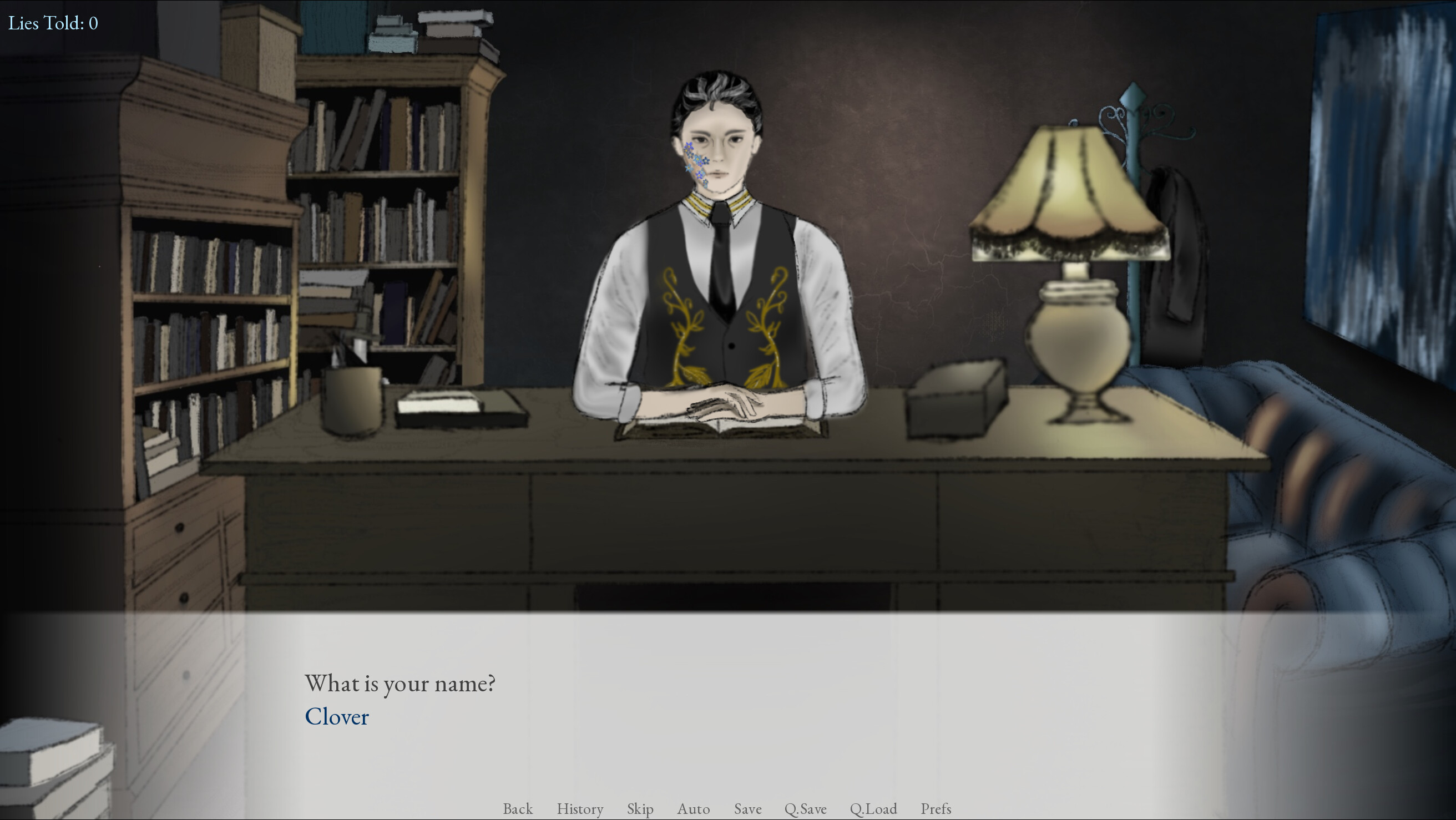Turn on Auto-advance mode
The width and height of the screenshot is (1456, 820).
pos(694,809)
